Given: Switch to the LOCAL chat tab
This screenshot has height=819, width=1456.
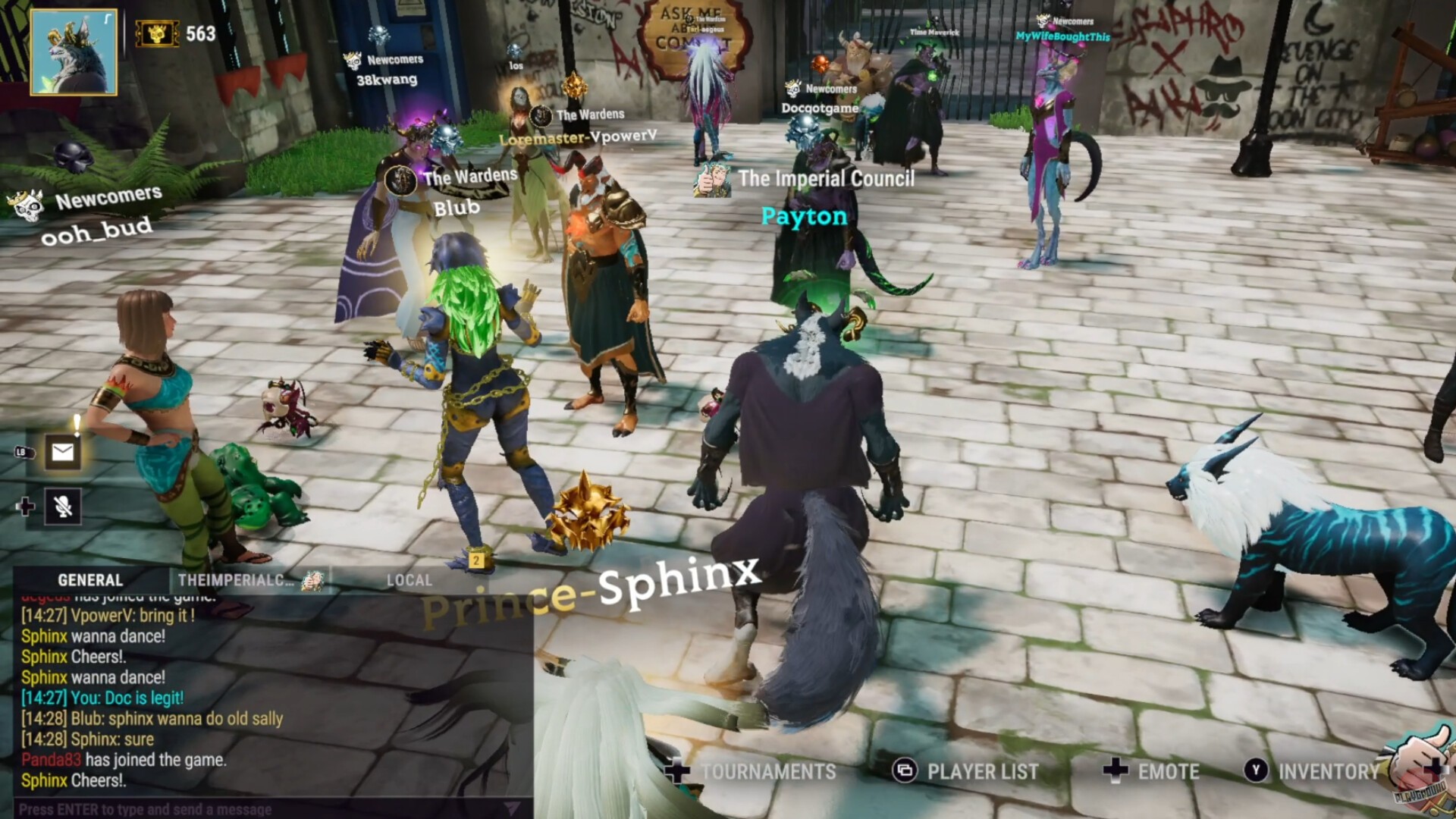Looking at the screenshot, I should [x=408, y=580].
